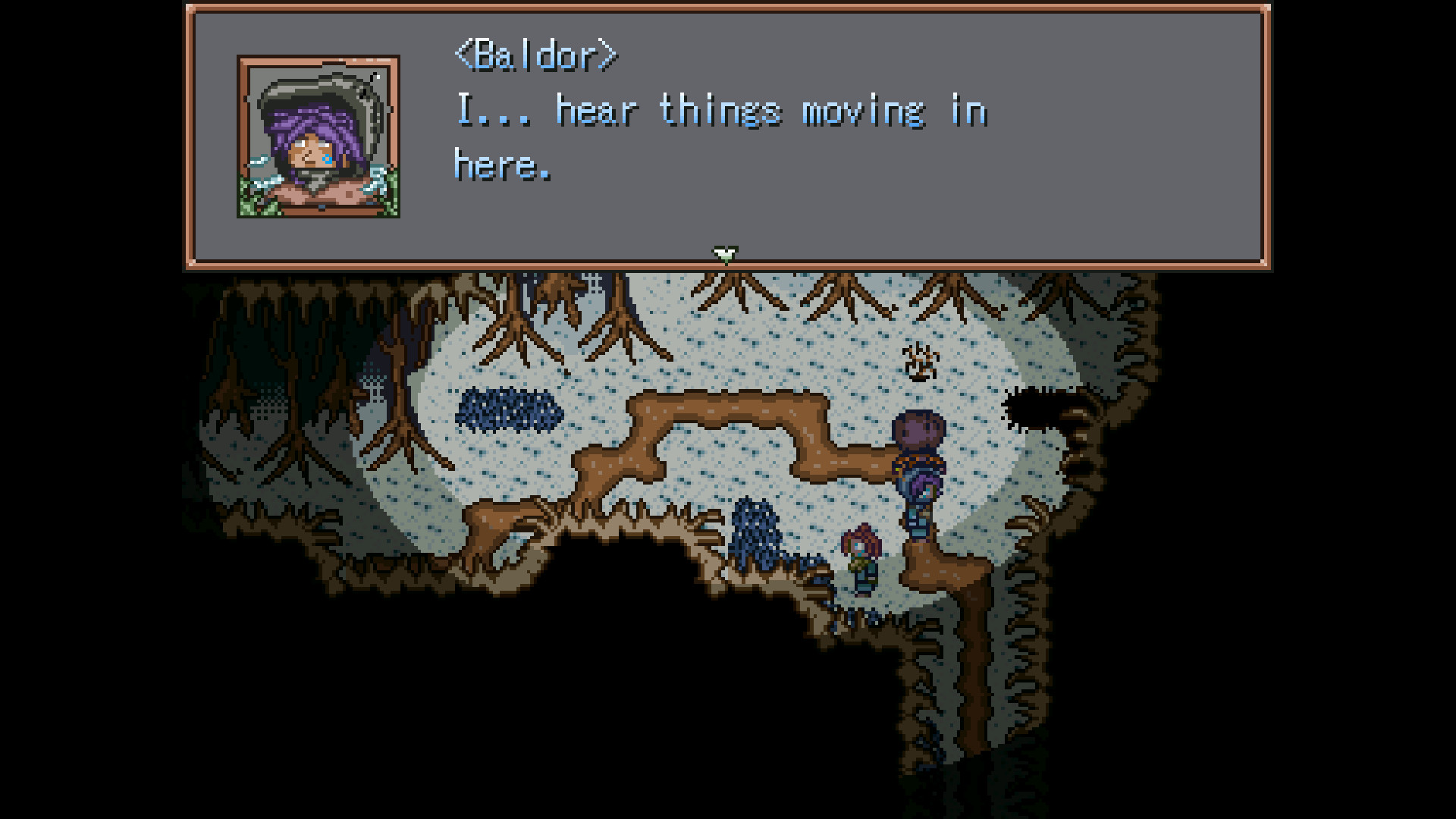The image size is (1456, 819).
Task: Click the word moving in the dialogue text
Action: point(864,112)
